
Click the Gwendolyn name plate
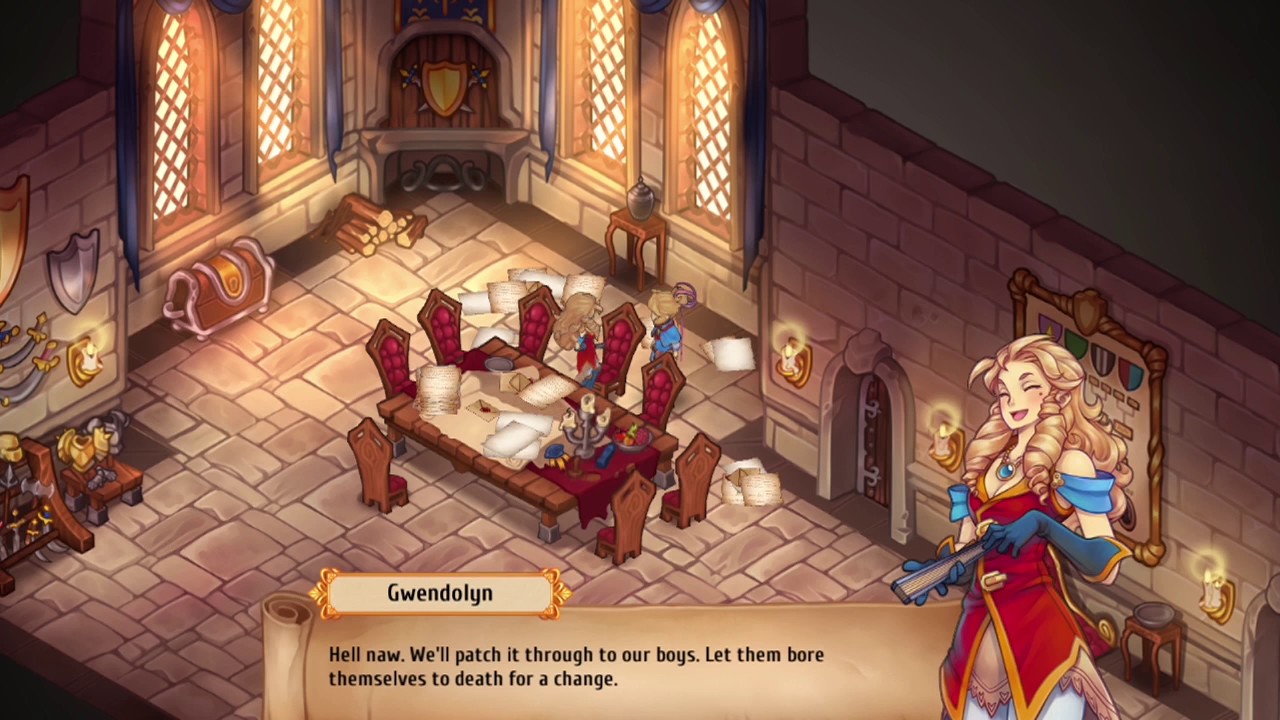point(440,592)
